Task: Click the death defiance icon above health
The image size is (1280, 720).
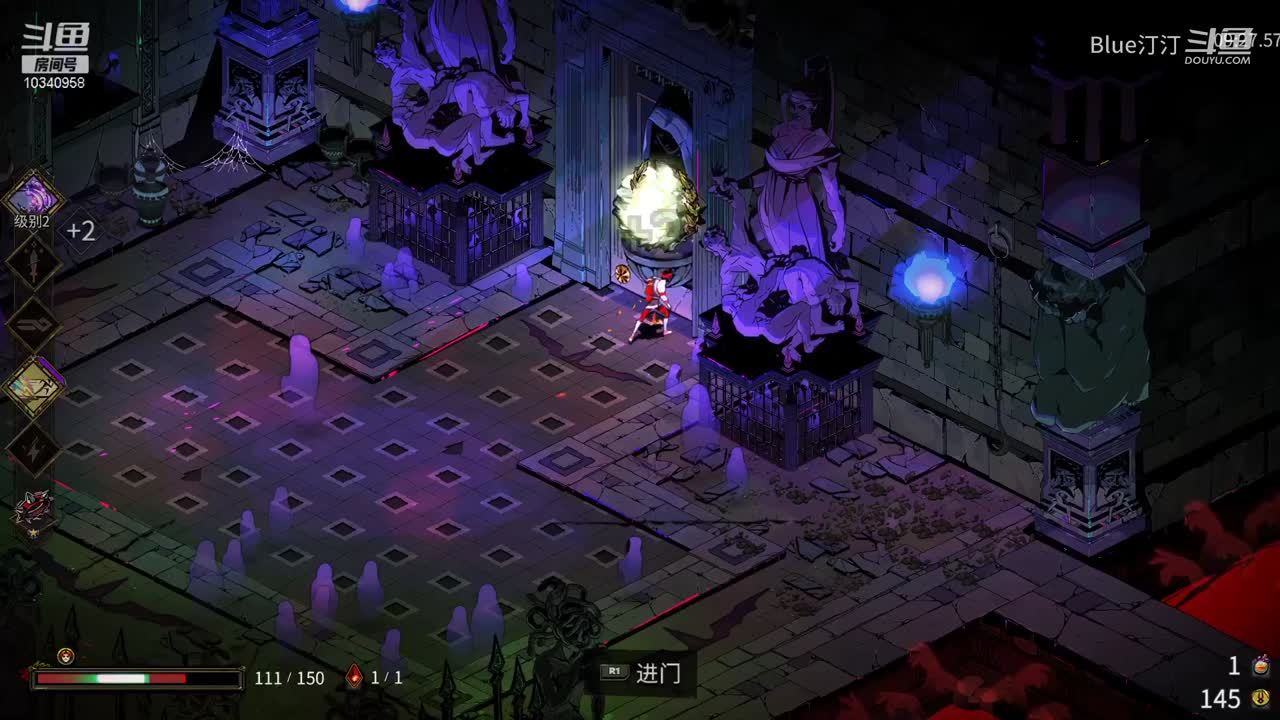Action: 66,656
